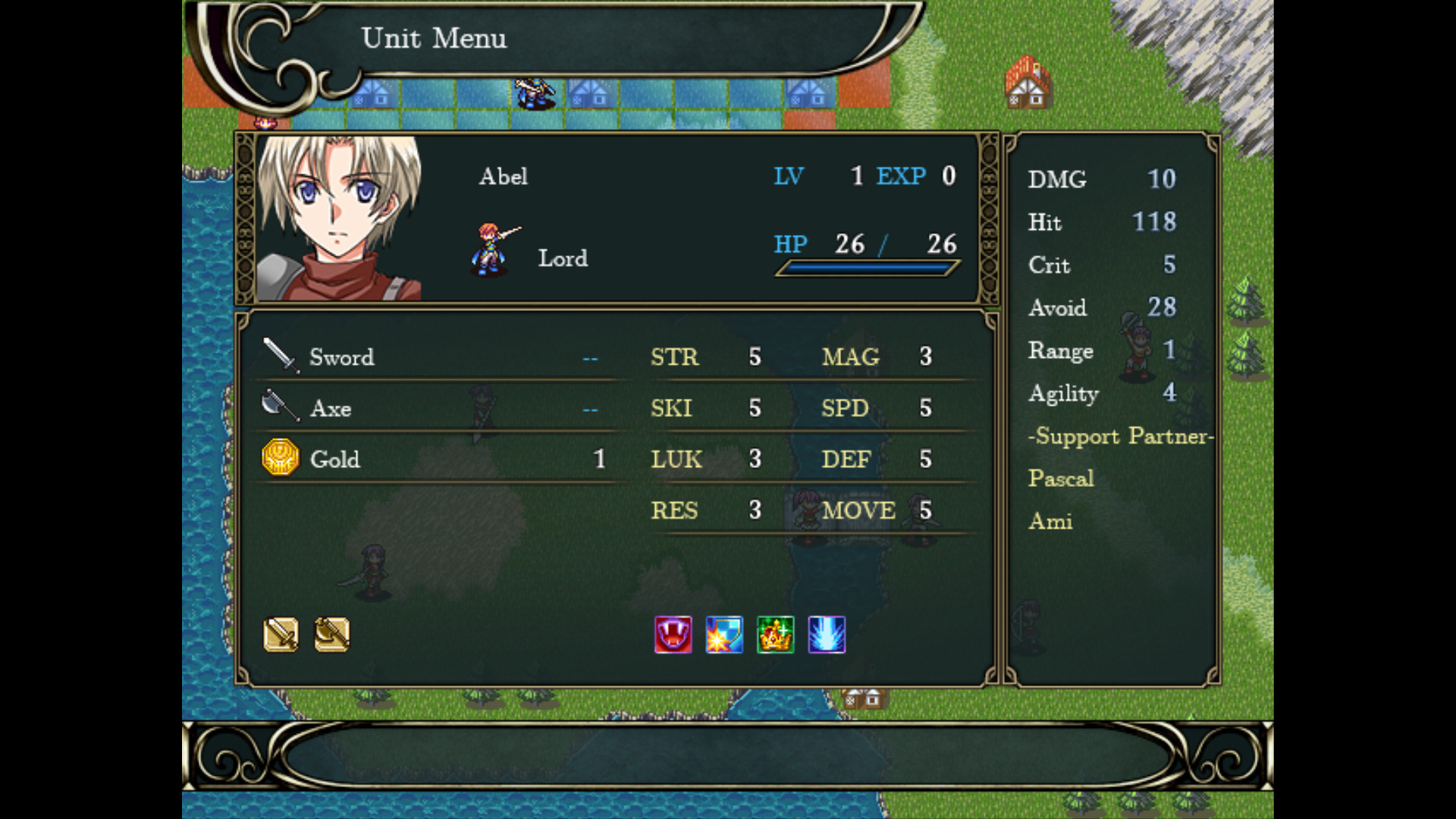The height and width of the screenshot is (819, 1456).
Task: Select support partner Ami
Action: [1050, 522]
